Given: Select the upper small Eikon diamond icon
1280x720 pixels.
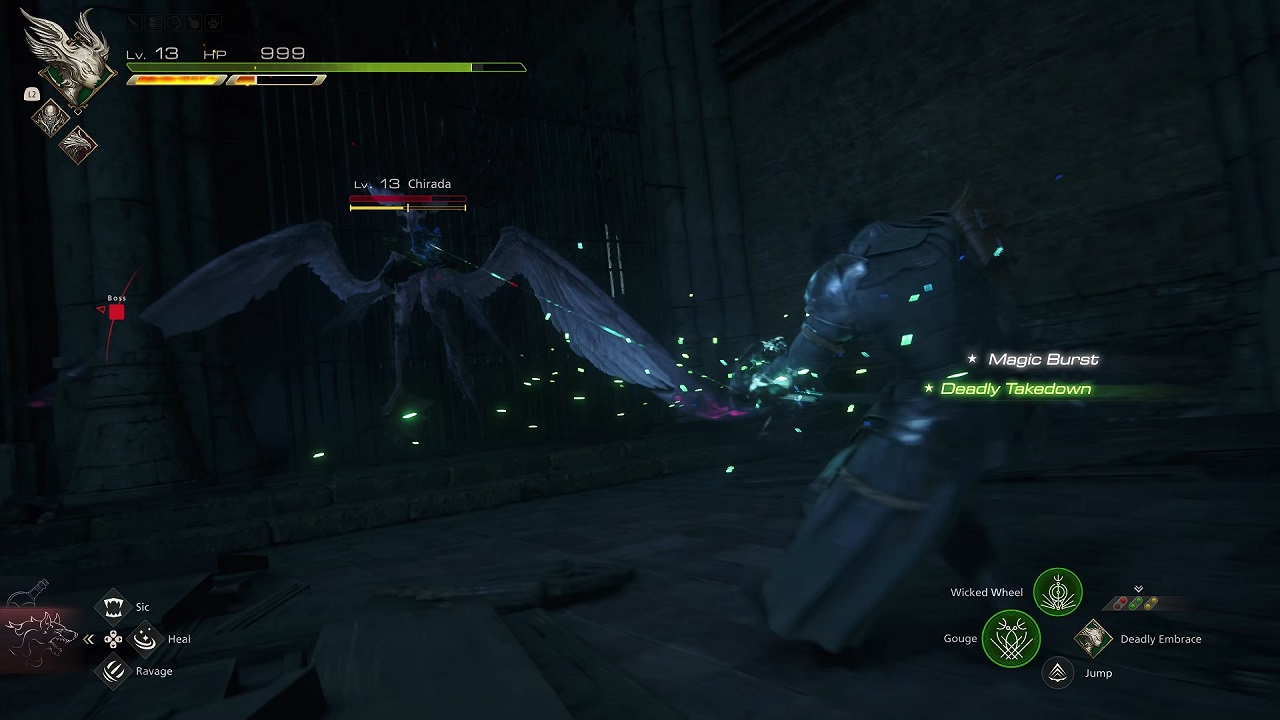Looking at the screenshot, I should (49, 119).
